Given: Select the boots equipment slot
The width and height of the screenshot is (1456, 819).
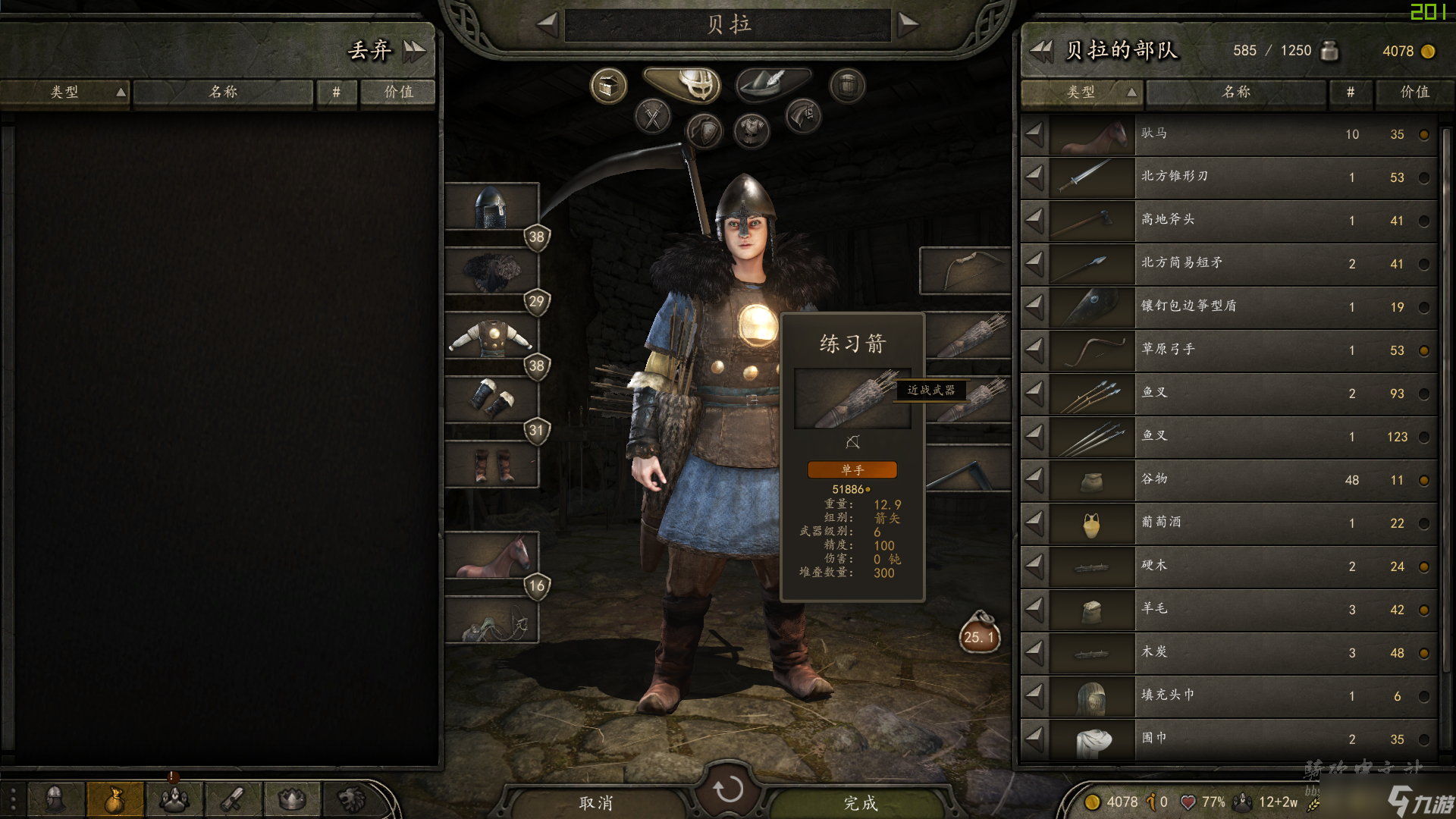Looking at the screenshot, I should pyautogui.click(x=491, y=464).
